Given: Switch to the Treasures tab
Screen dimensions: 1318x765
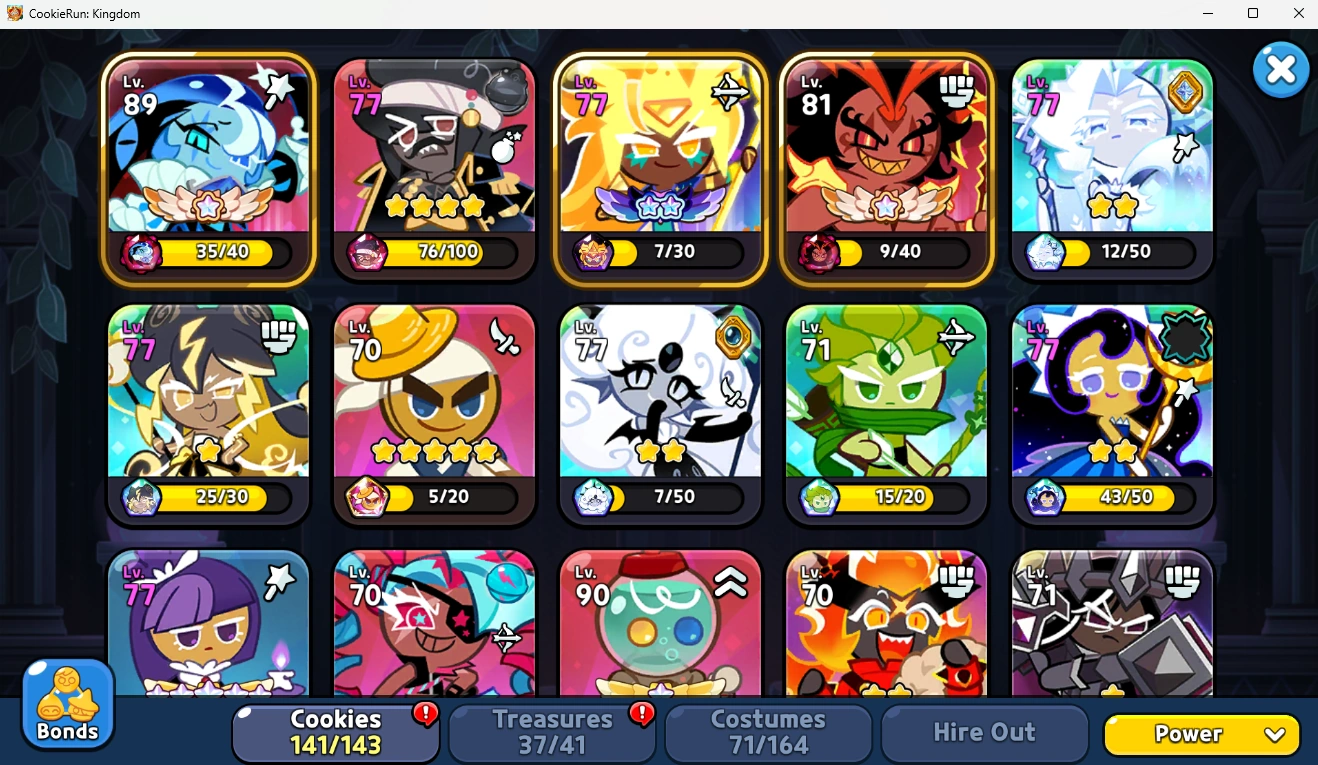Looking at the screenshot, I should tap(551, 732).
